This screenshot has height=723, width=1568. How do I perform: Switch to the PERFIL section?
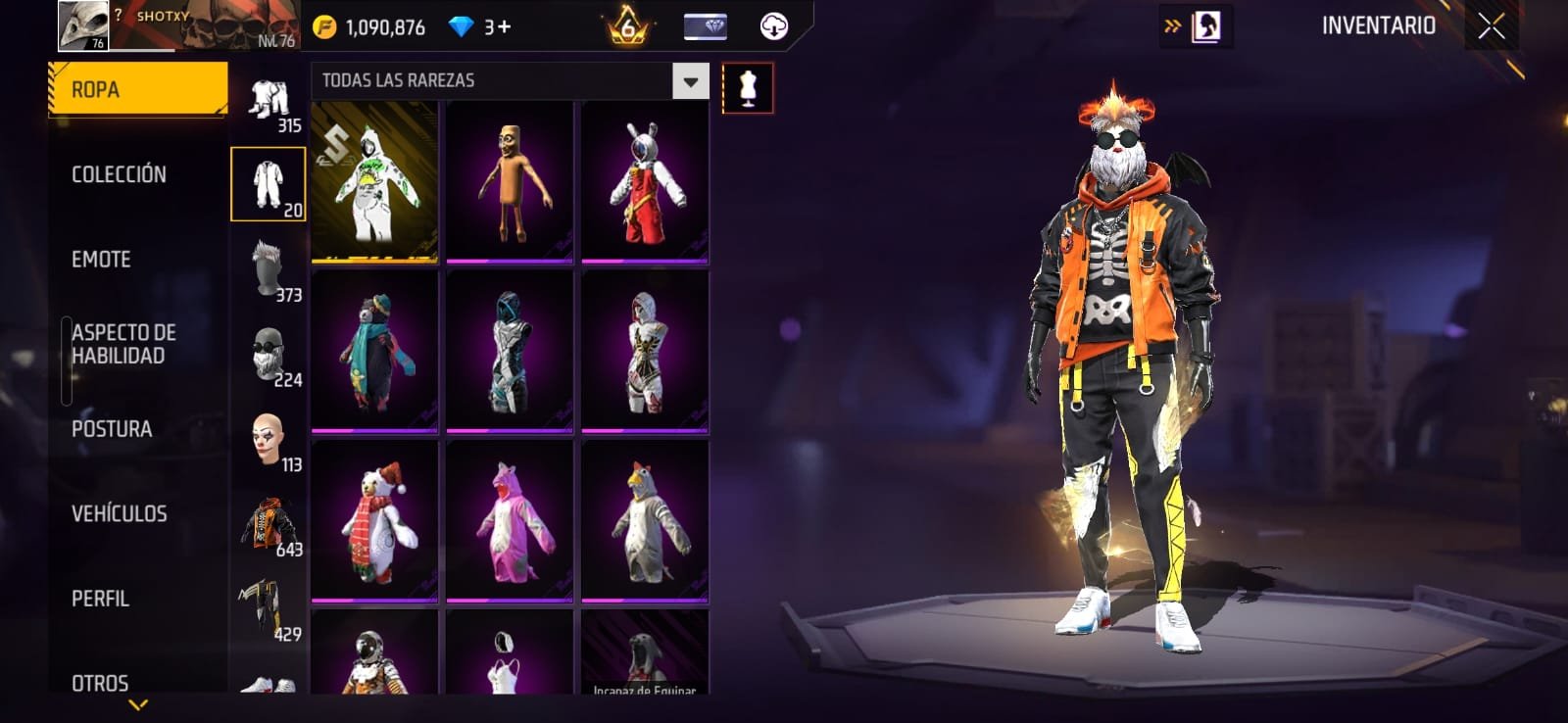click(x=100, y=599)
